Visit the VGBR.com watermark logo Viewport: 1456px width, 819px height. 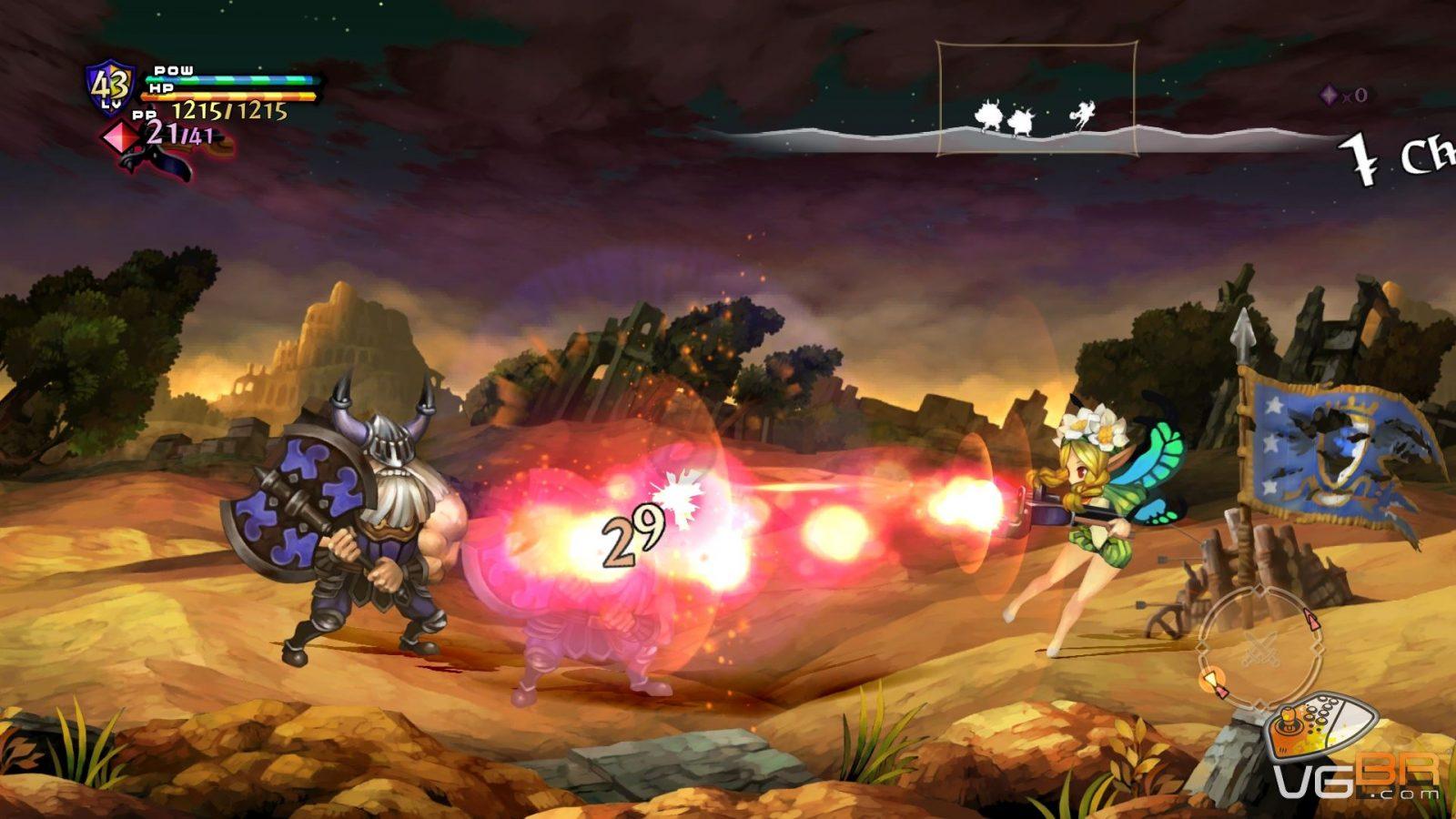pyautogui.click(x=1358, y=779)
